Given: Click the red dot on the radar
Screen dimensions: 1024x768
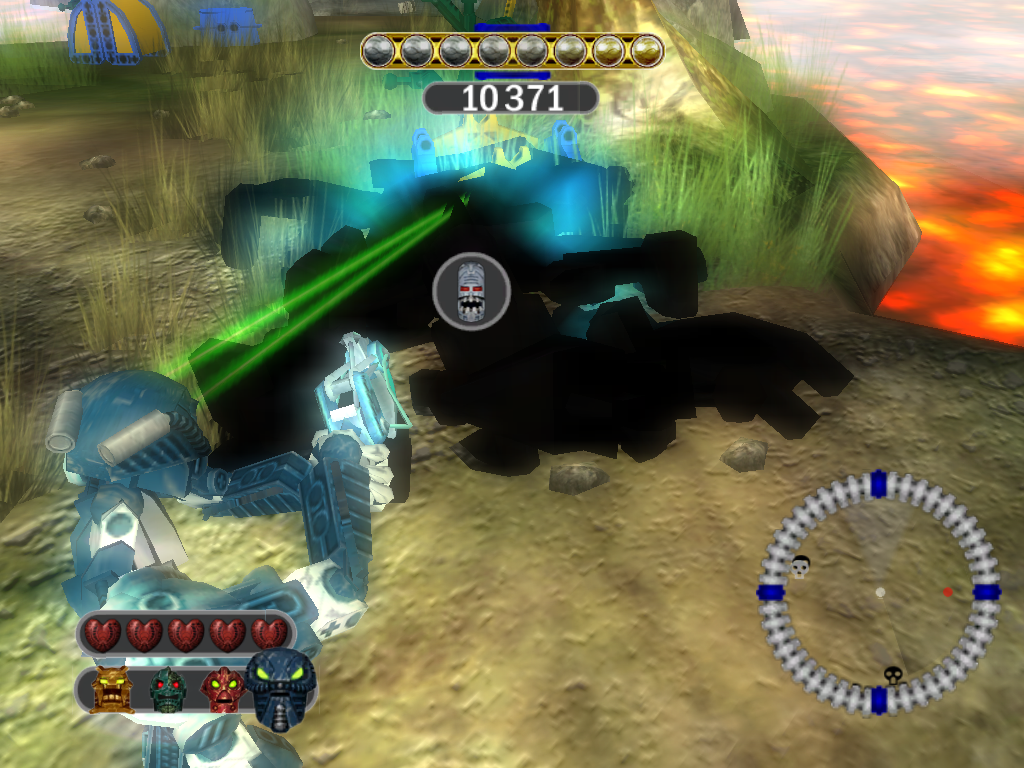Looking at the screenshot, I should pos(947,592).
